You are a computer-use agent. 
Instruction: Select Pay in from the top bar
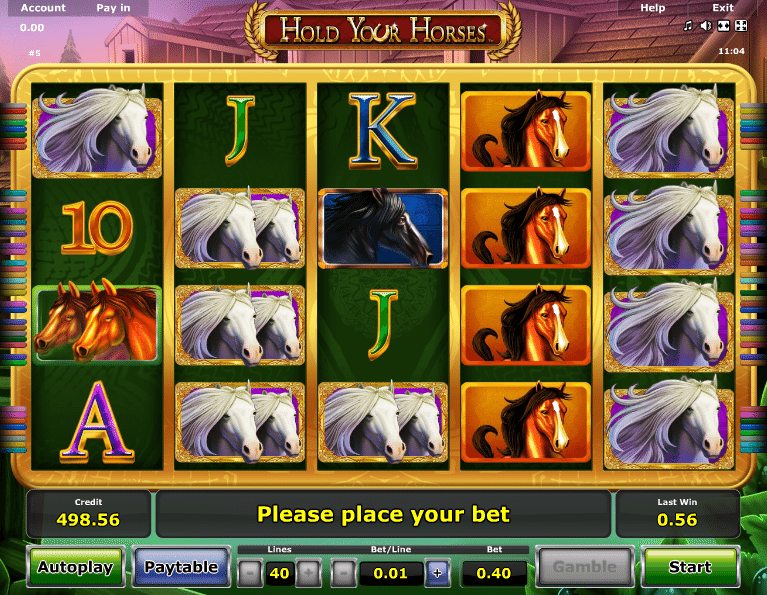click(113, 8)
